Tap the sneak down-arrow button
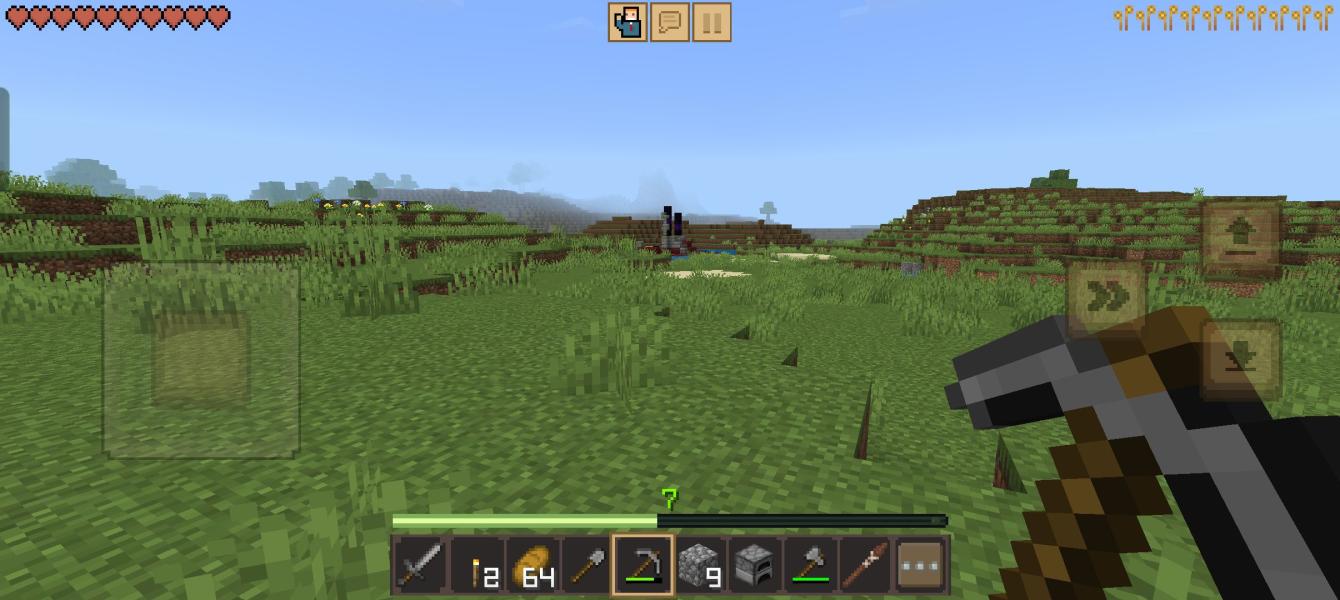This screenshot has width=1340, height=600. [1241, 360]
